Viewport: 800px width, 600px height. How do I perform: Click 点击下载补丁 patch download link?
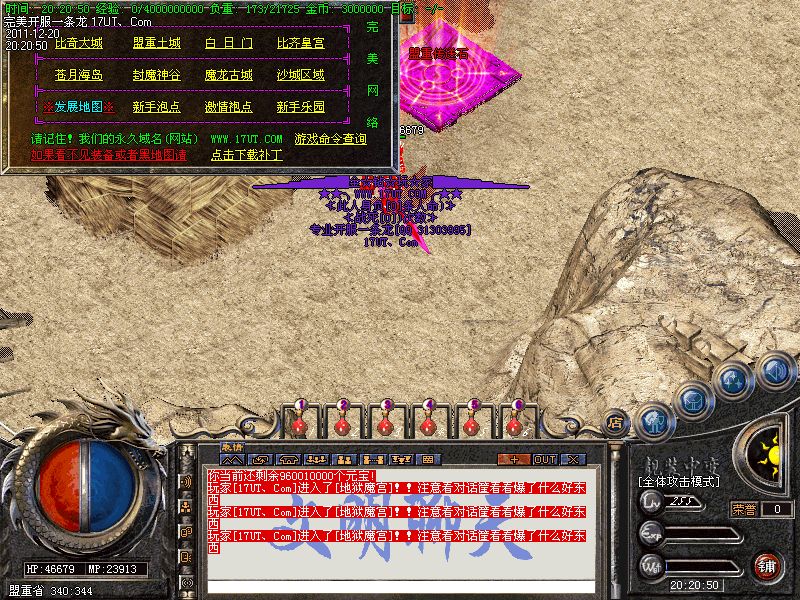click(x=247, y=155)
